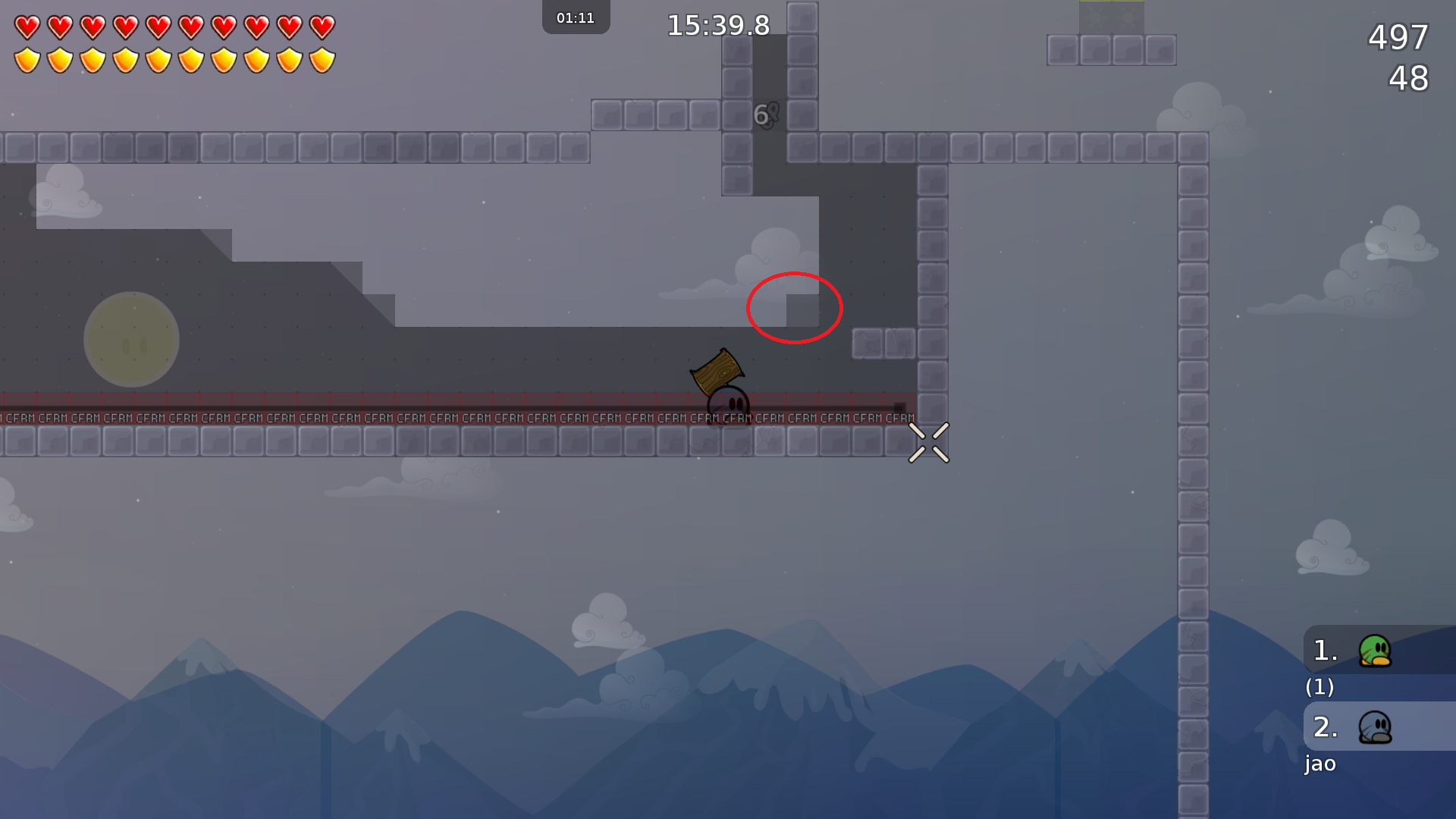
Task: Click the red circled ledge annotation
Action: 795,308
